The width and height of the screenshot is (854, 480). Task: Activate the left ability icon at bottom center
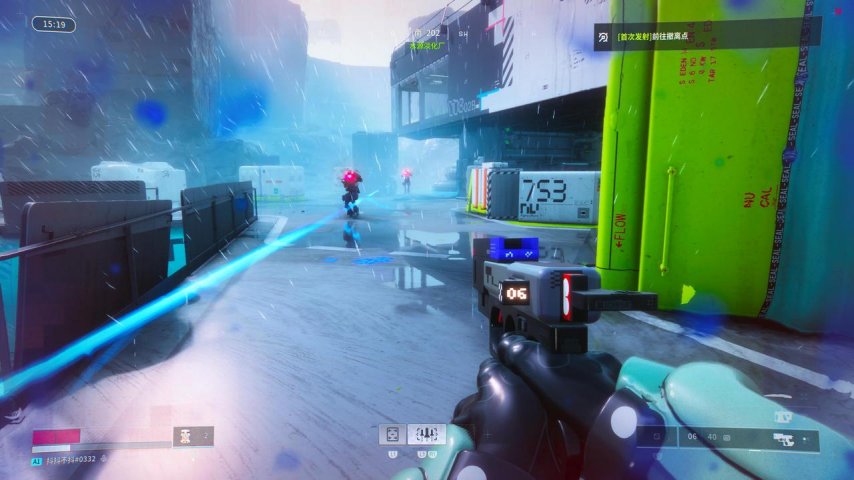tap(391, 434)
